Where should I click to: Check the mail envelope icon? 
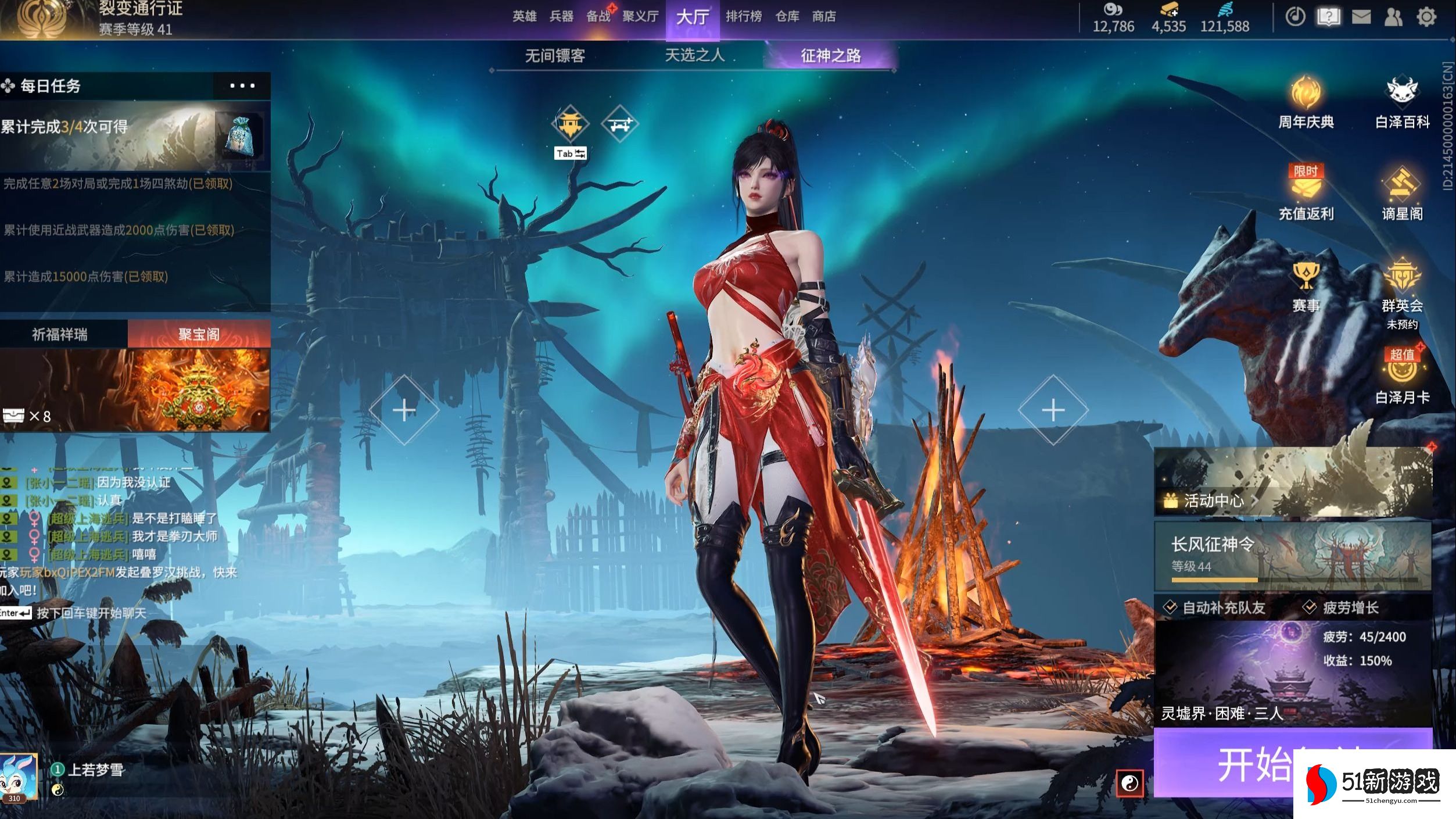coord(1361,17)
